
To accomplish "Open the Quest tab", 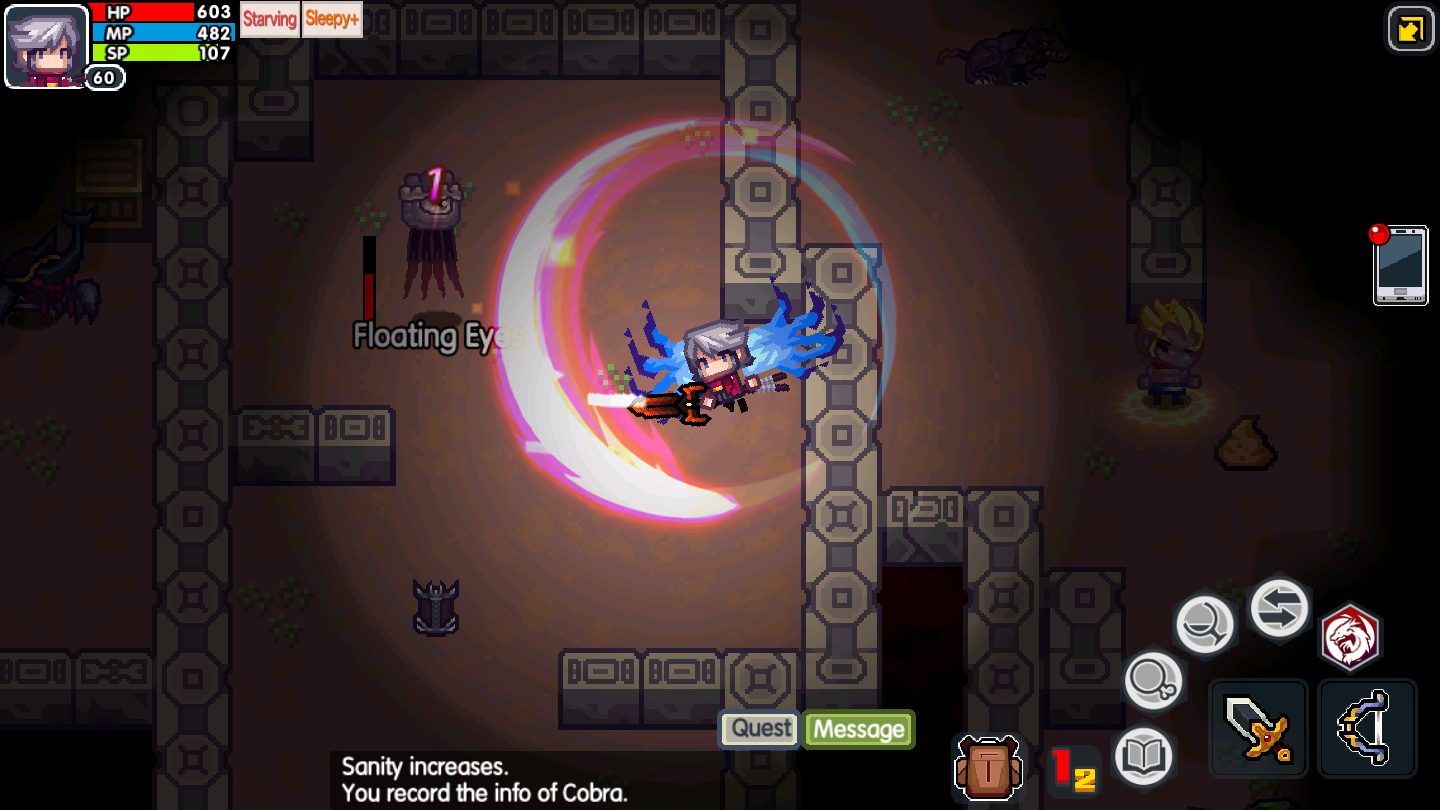I will point(758,729).
